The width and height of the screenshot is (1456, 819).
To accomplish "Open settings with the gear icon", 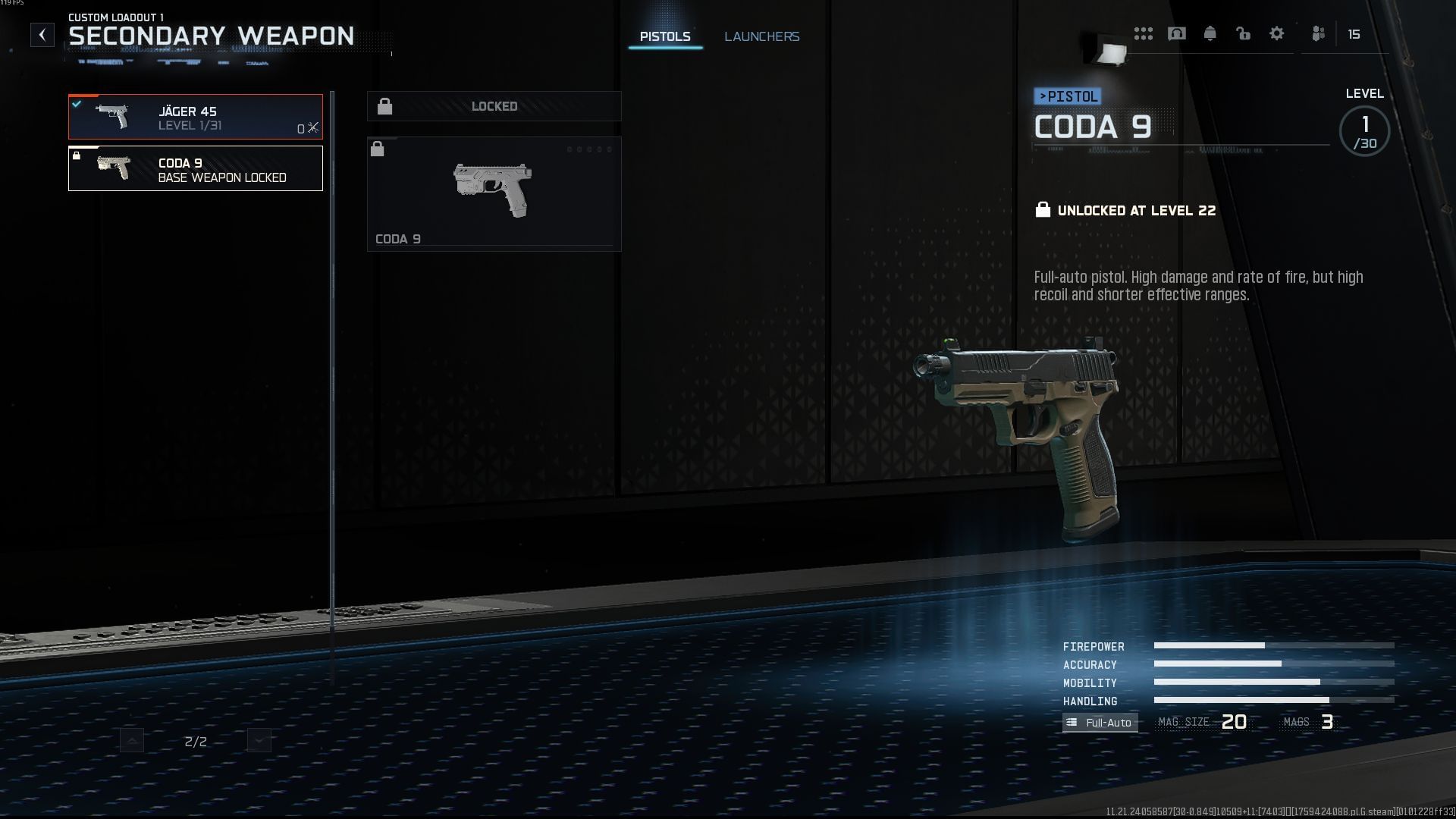I will point(1277,34).
